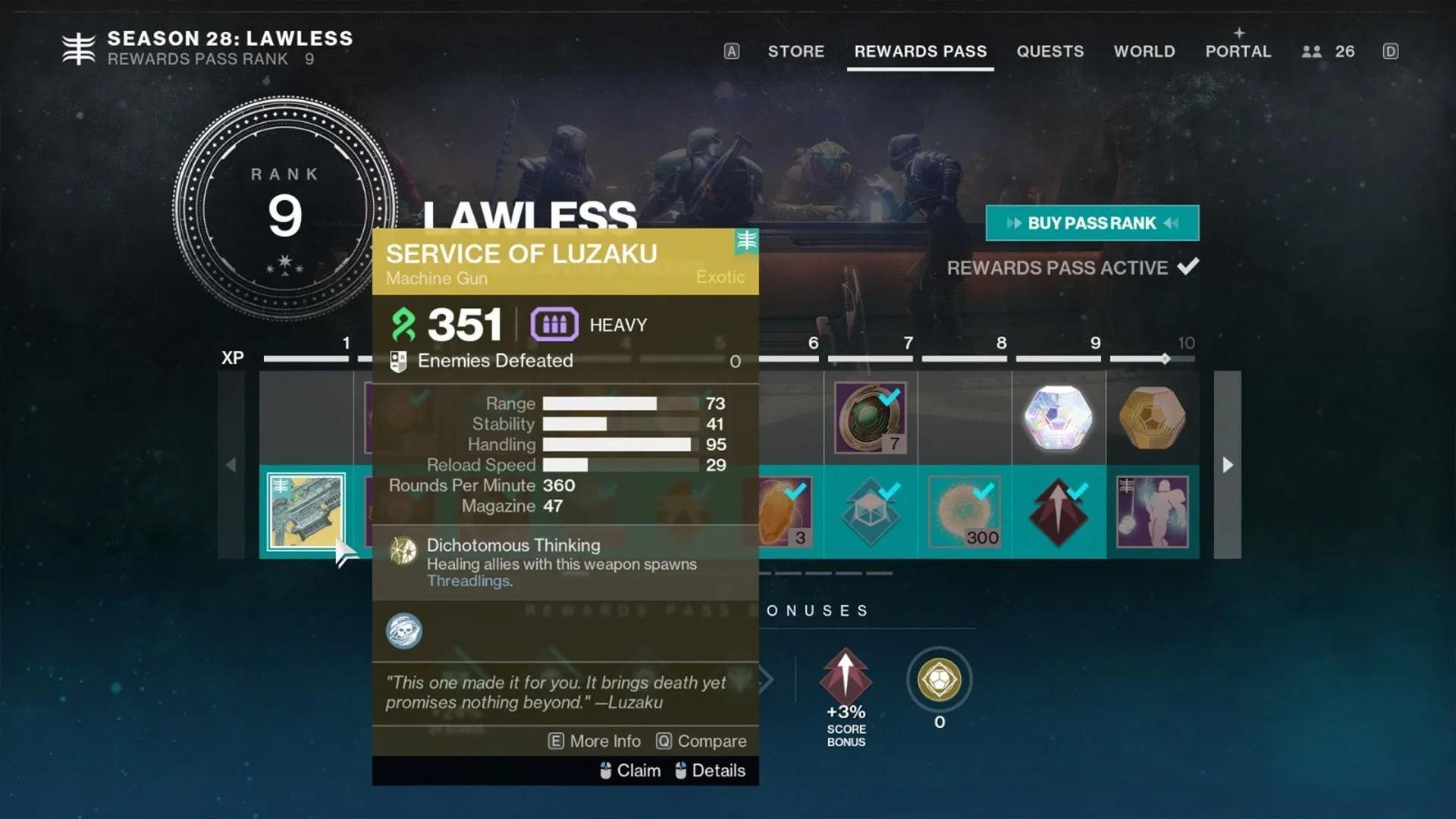This screenshot has height=819, width=1456.
Task: Select the Portal tab
Action: tap(1238, 52)
